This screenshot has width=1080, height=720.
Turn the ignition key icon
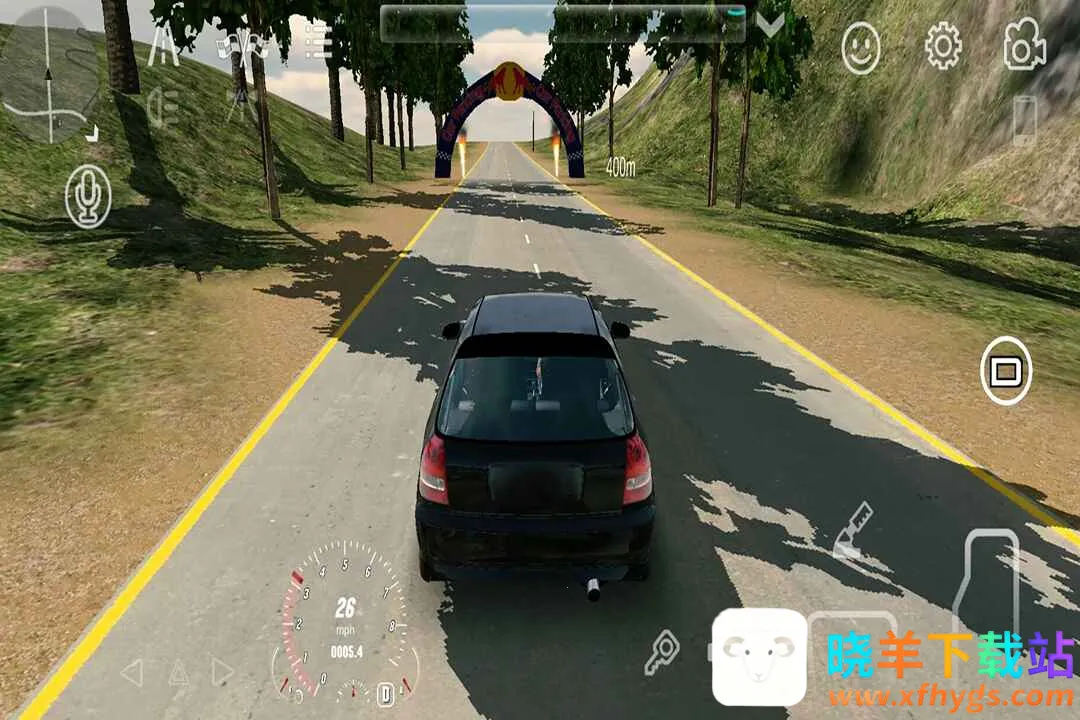coord(661,651)
